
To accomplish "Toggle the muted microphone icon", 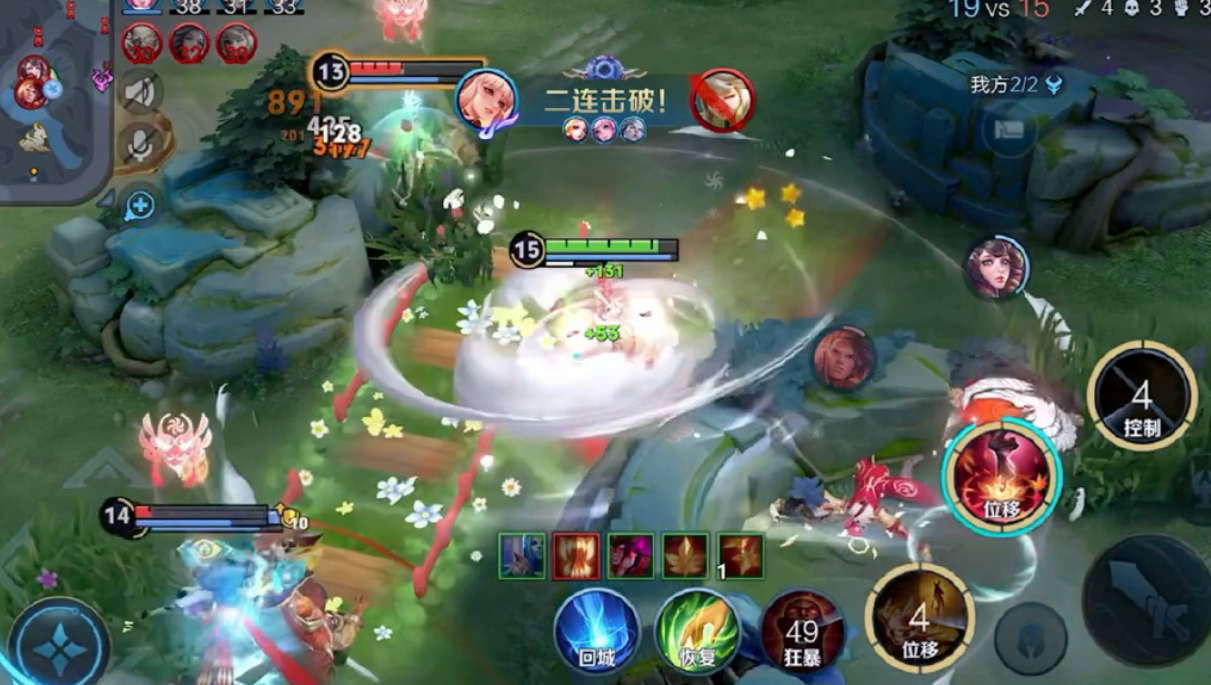I will click(141, 145).
